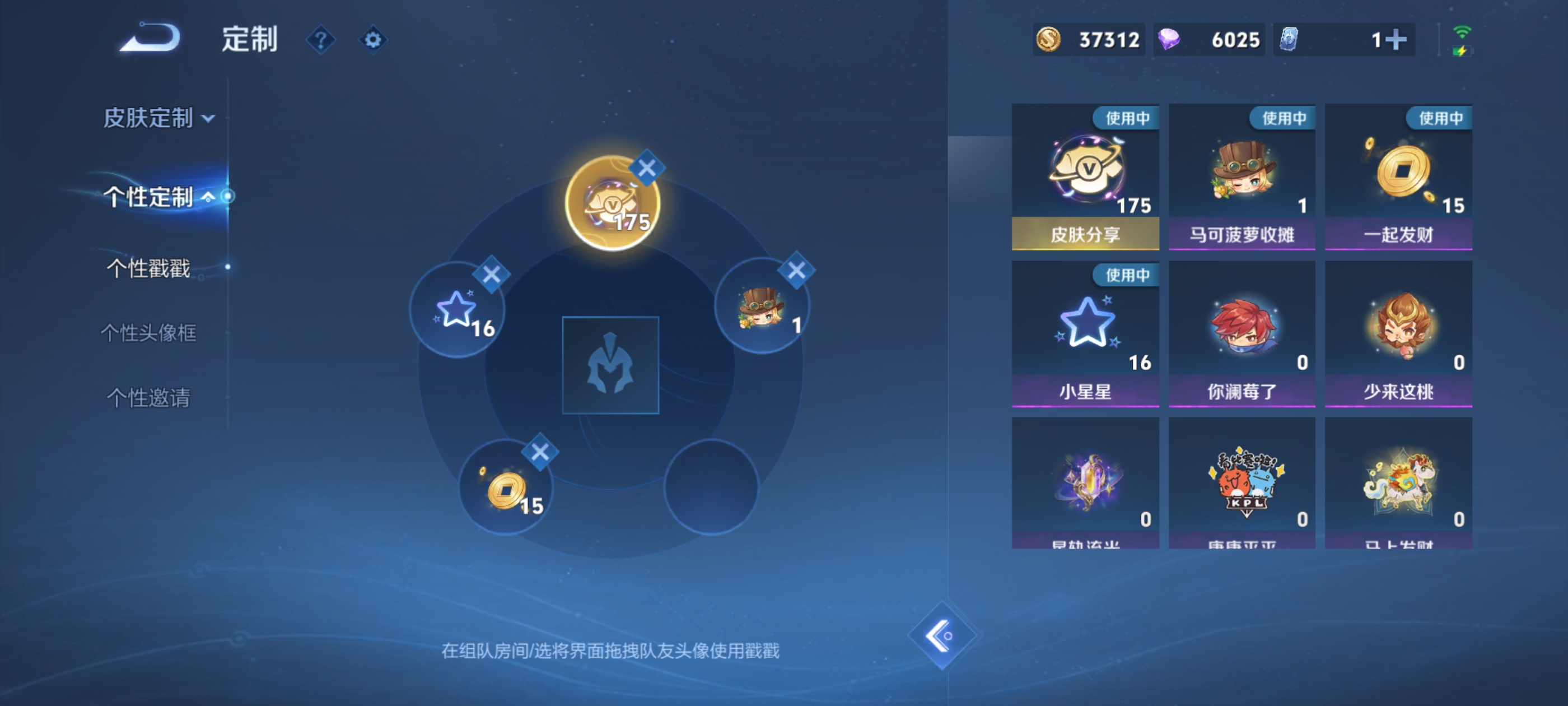
Task: Click the plus button next to the card count
Action: 1398,39
